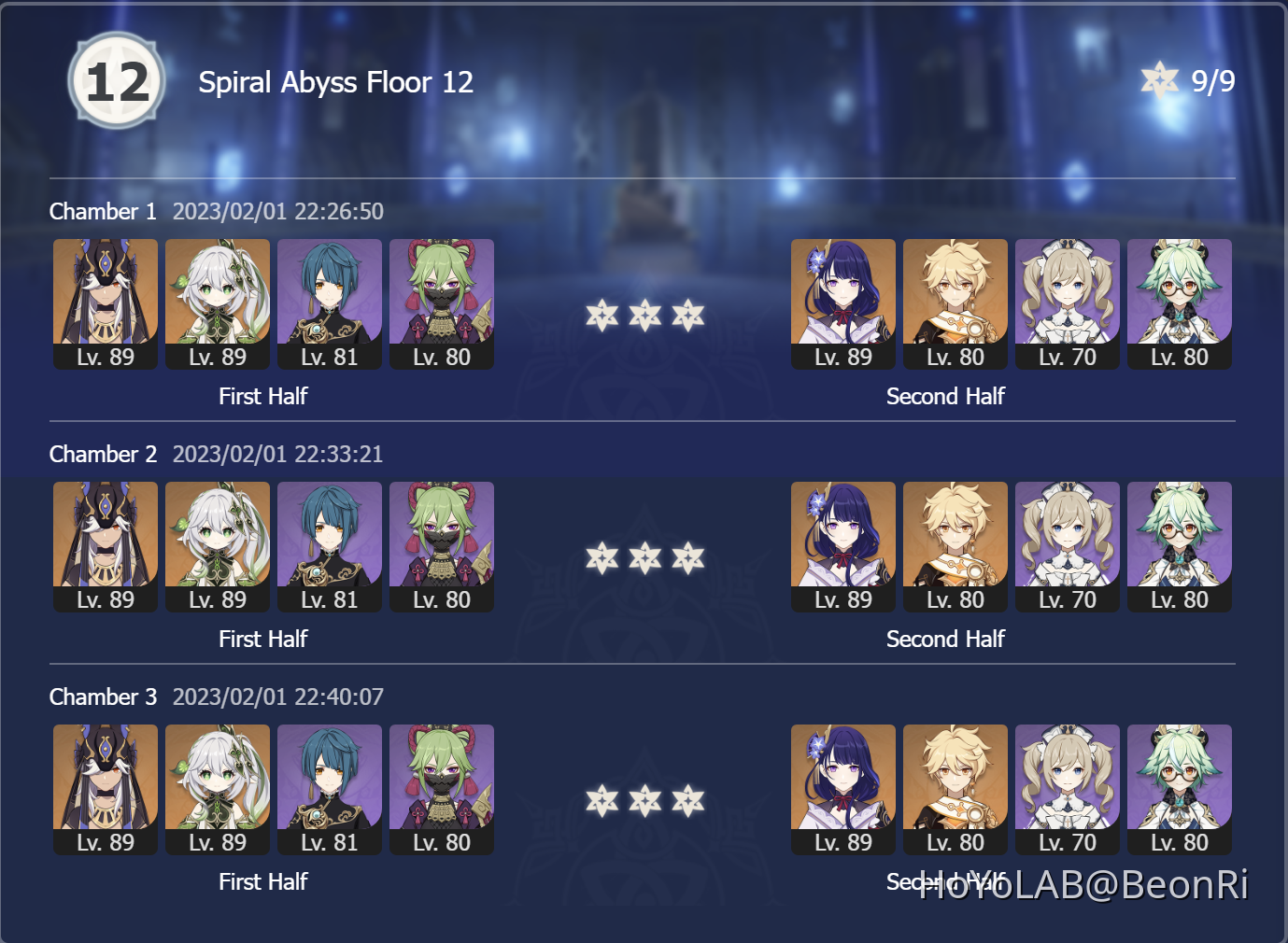The height and width of the screenshot is (943, 1288).
Task: Click Barbara's portrait in Chamber 3
Action: pos(1067,789)
